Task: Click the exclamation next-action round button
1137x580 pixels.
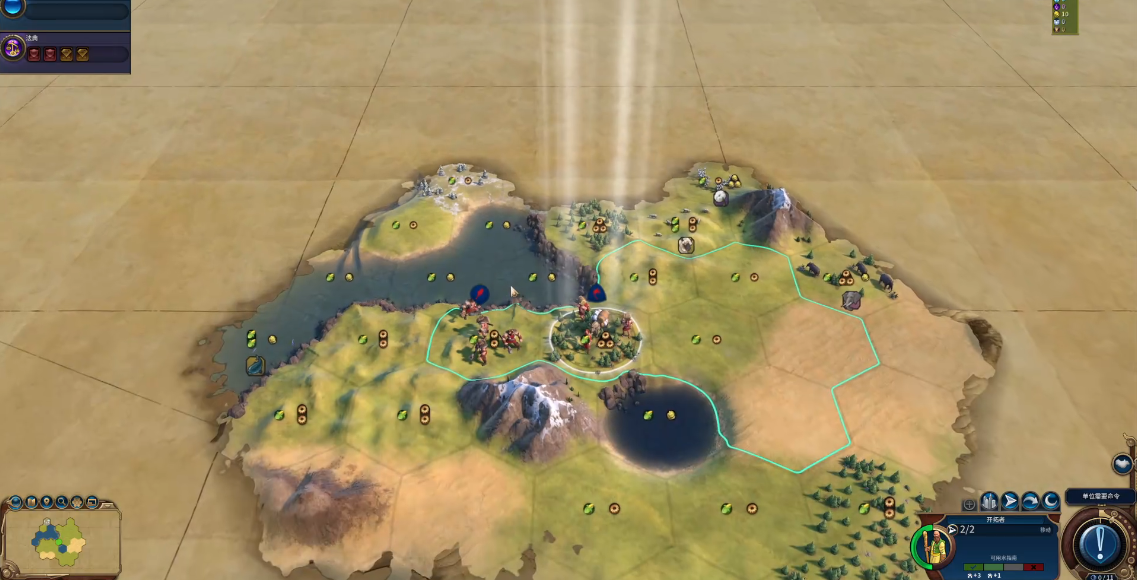Action: coord(1100,542)
